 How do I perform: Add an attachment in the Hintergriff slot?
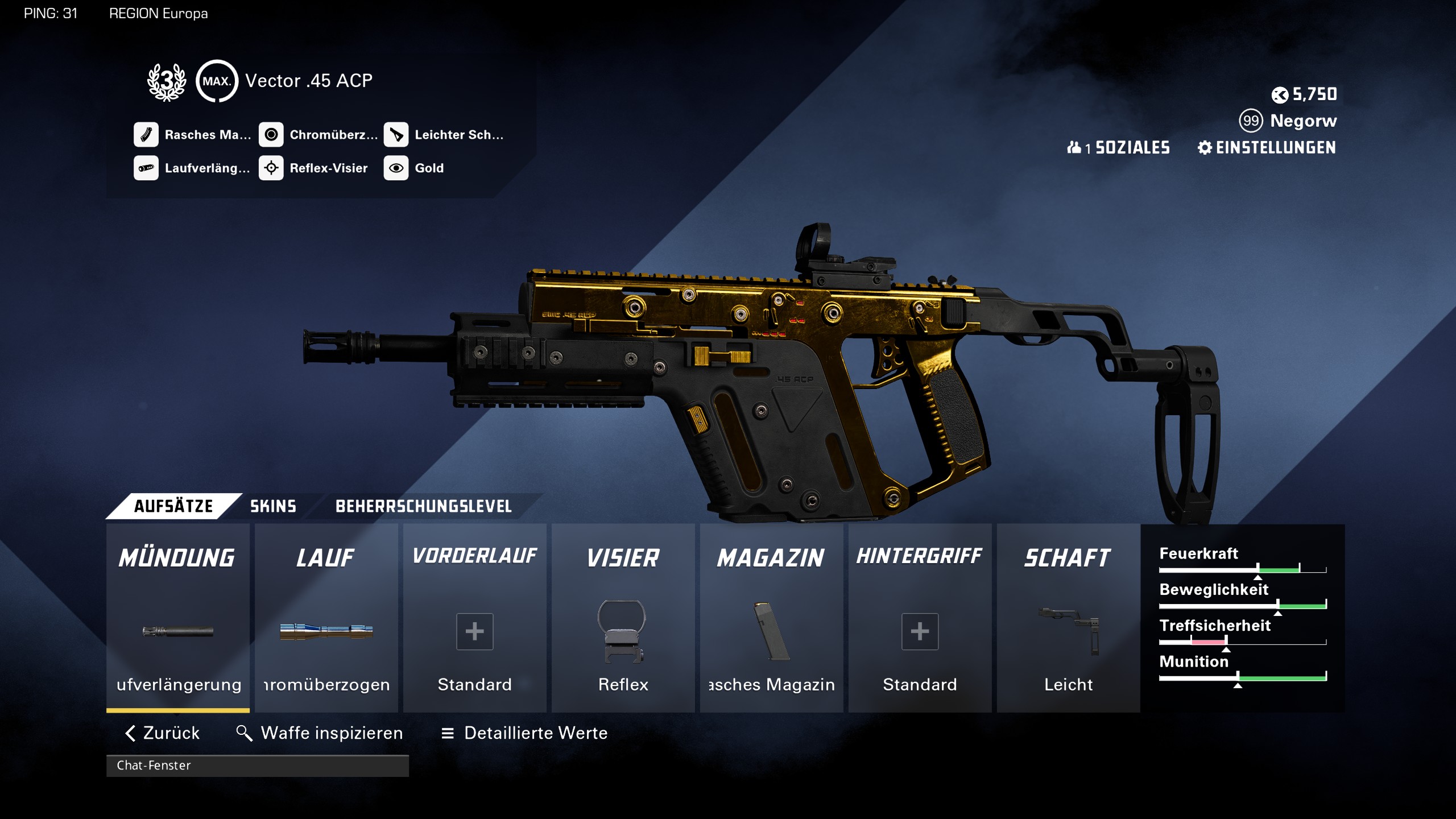[920, 631]
